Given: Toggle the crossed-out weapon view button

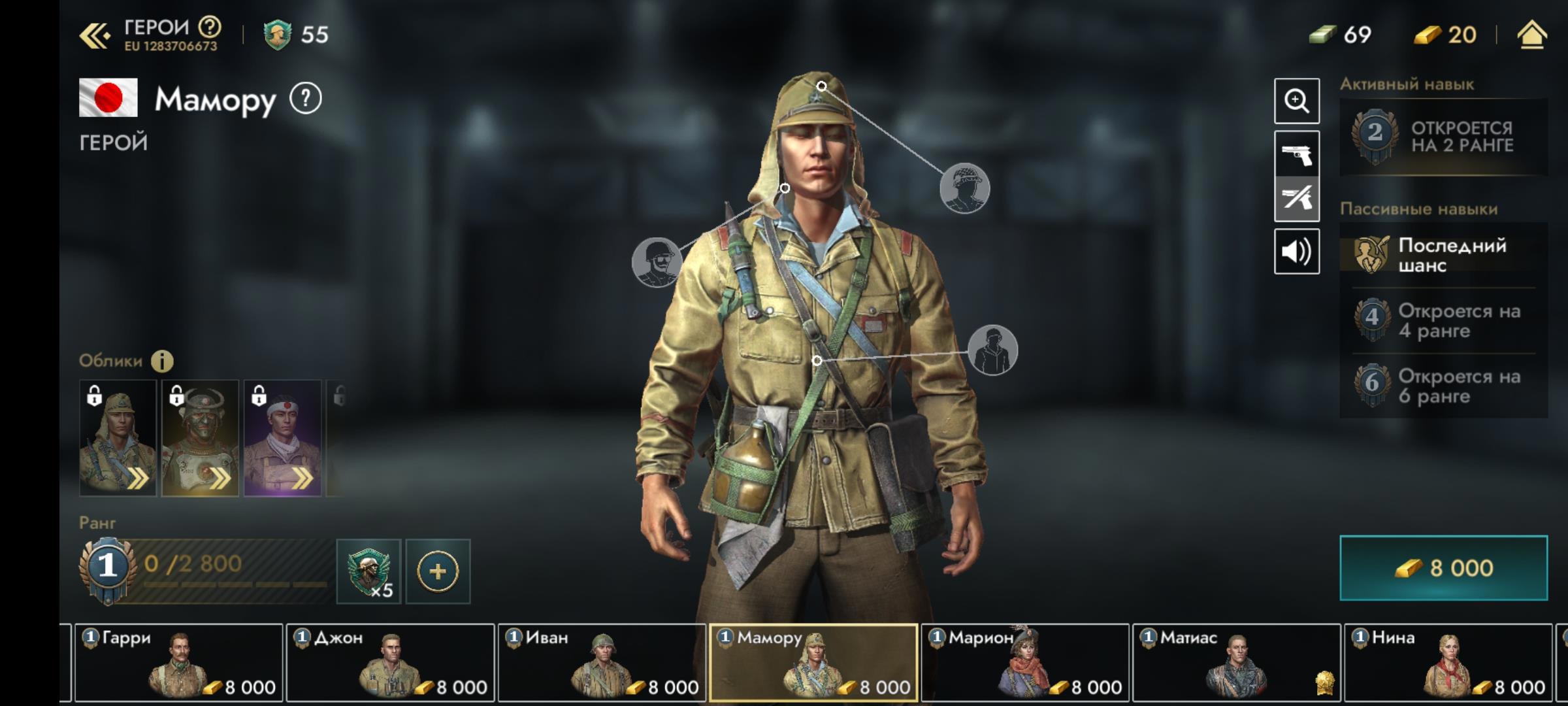Looking at the screenshot, I should pos(1296,199).
